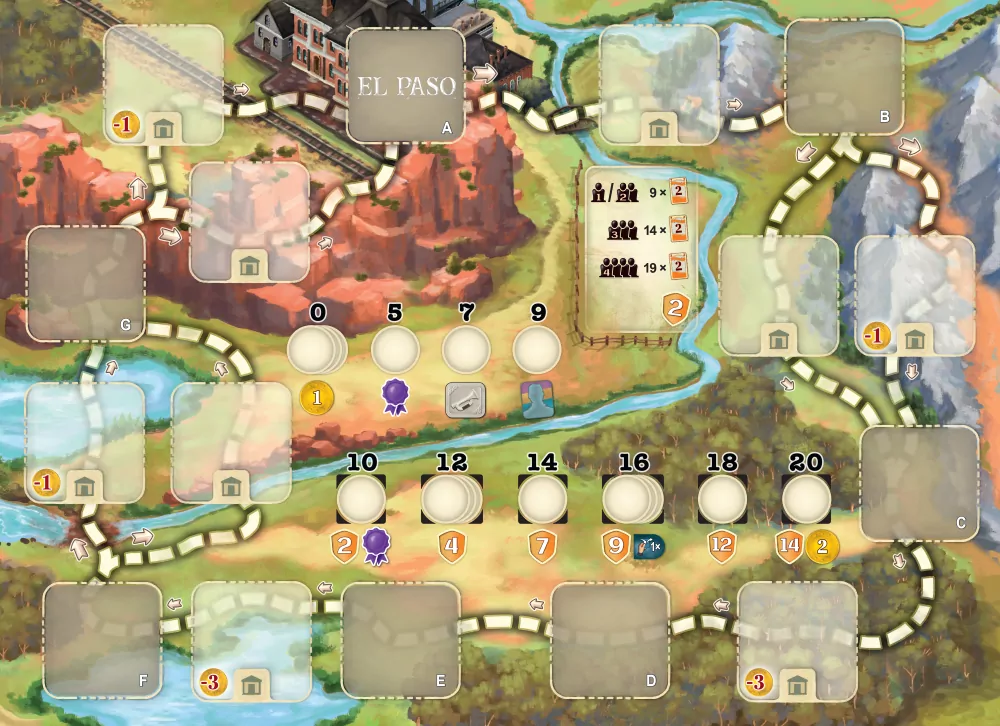Pick the disc under value 18

click(722, 499)
